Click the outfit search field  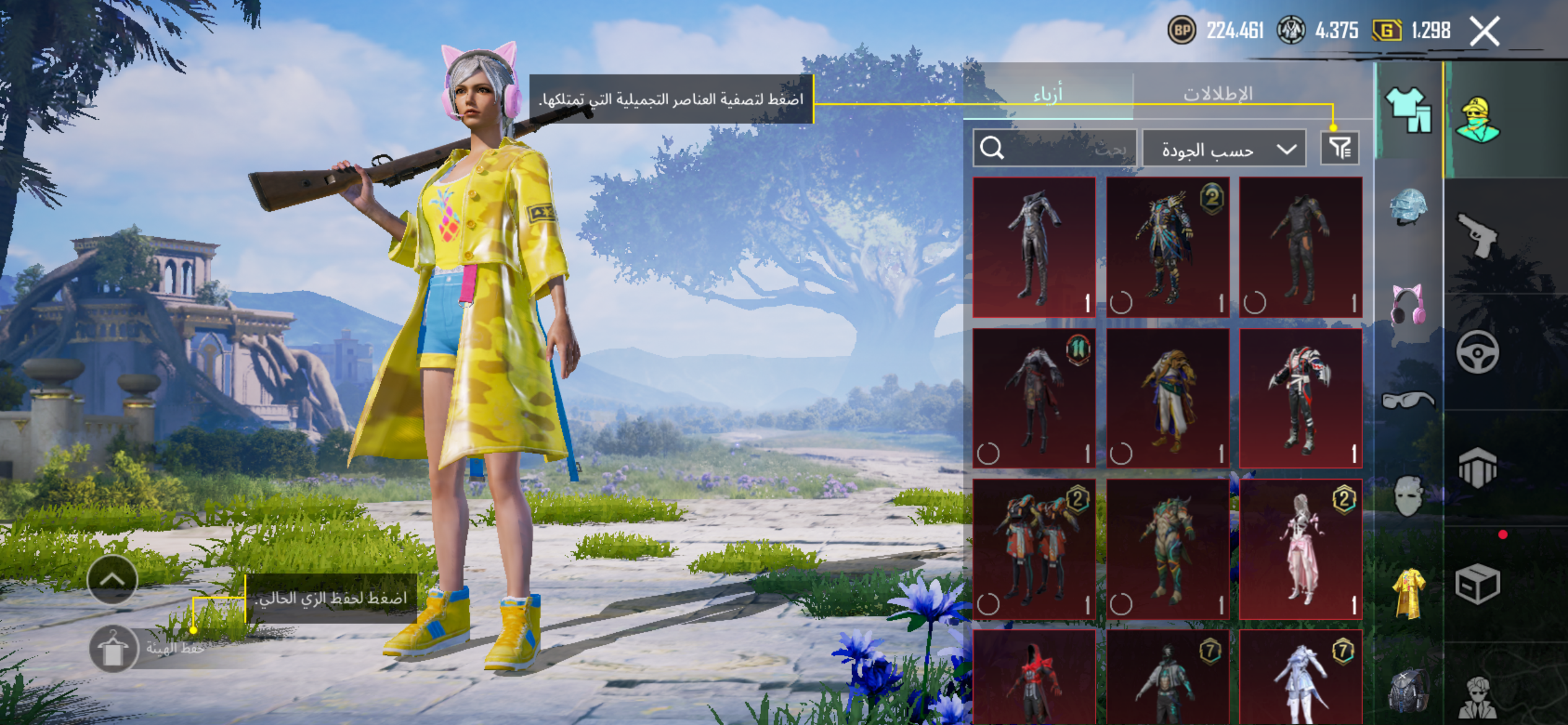(1055, 149)
